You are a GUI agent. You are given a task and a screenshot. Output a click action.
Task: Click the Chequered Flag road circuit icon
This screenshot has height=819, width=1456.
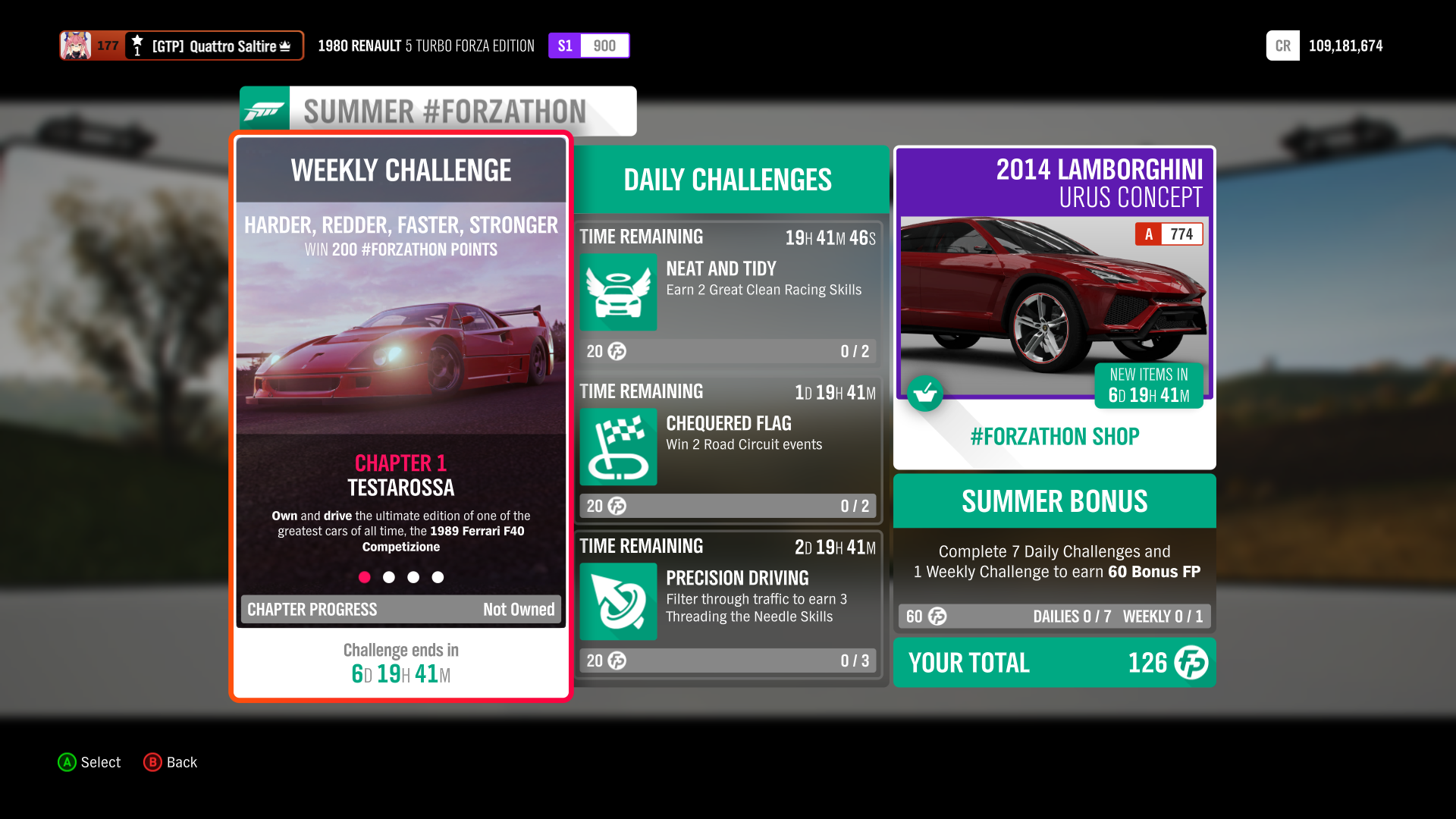(617, 447)
